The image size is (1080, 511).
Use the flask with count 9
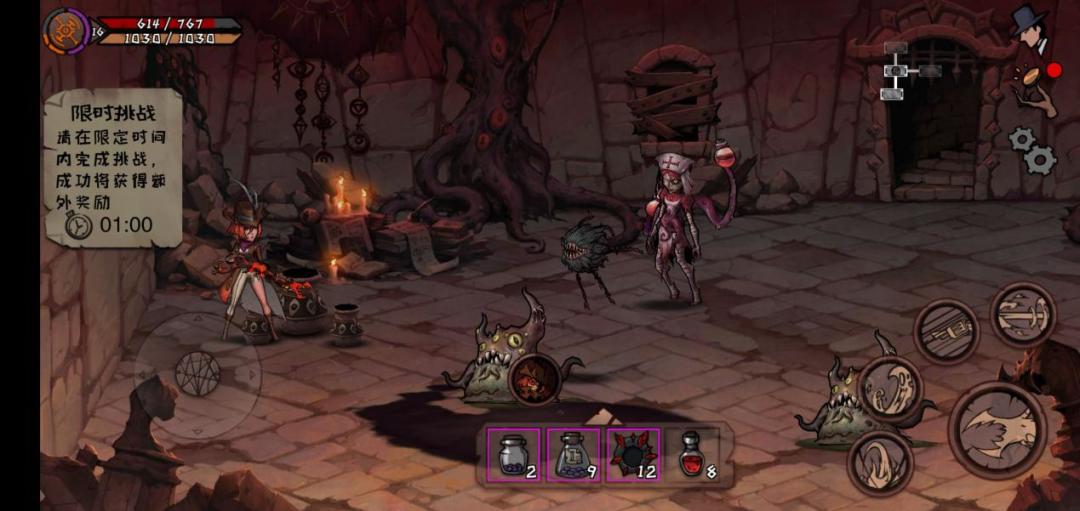click(574, 455)
